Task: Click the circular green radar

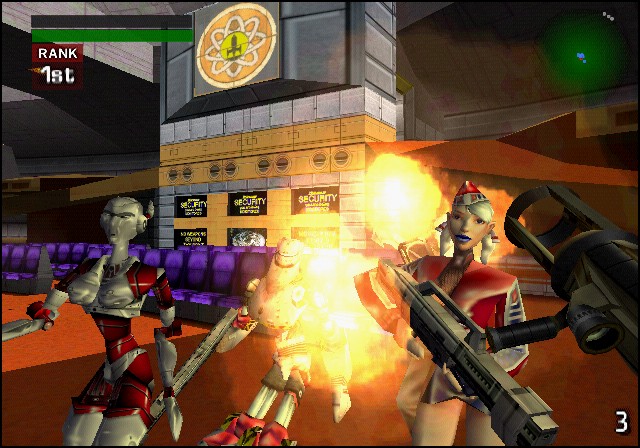Action: [x=583, y=51]
